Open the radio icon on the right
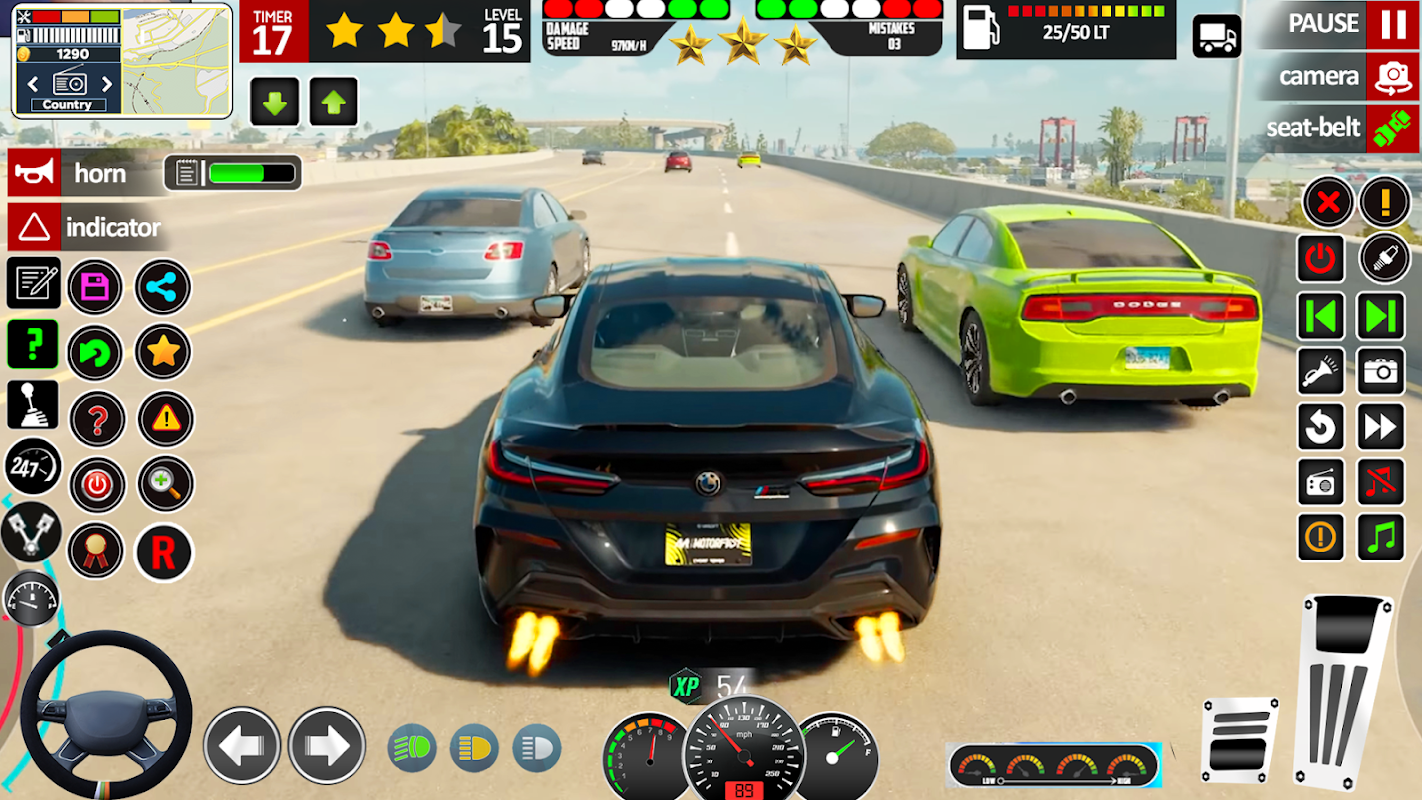Screen dimensions: 1422x800 click(x=1321, y=483)
